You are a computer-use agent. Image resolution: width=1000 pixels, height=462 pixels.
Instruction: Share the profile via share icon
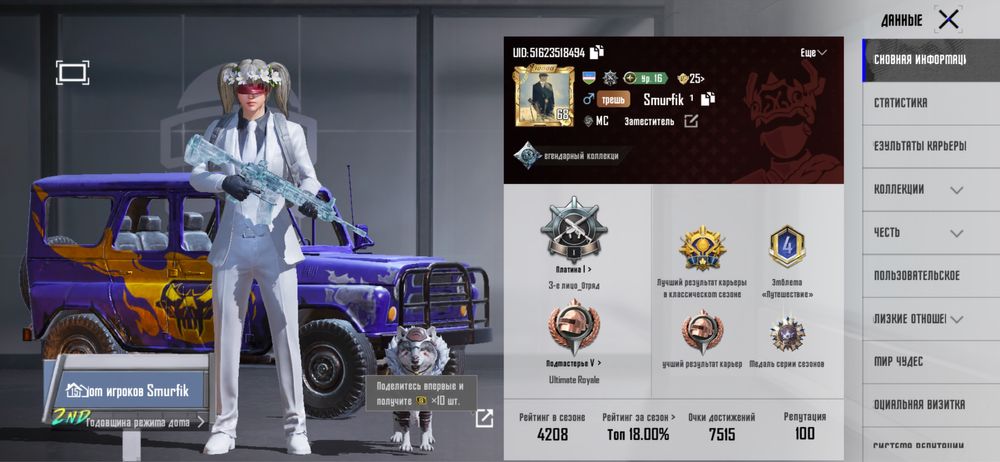pyautogui.click(x=484, y=418)
